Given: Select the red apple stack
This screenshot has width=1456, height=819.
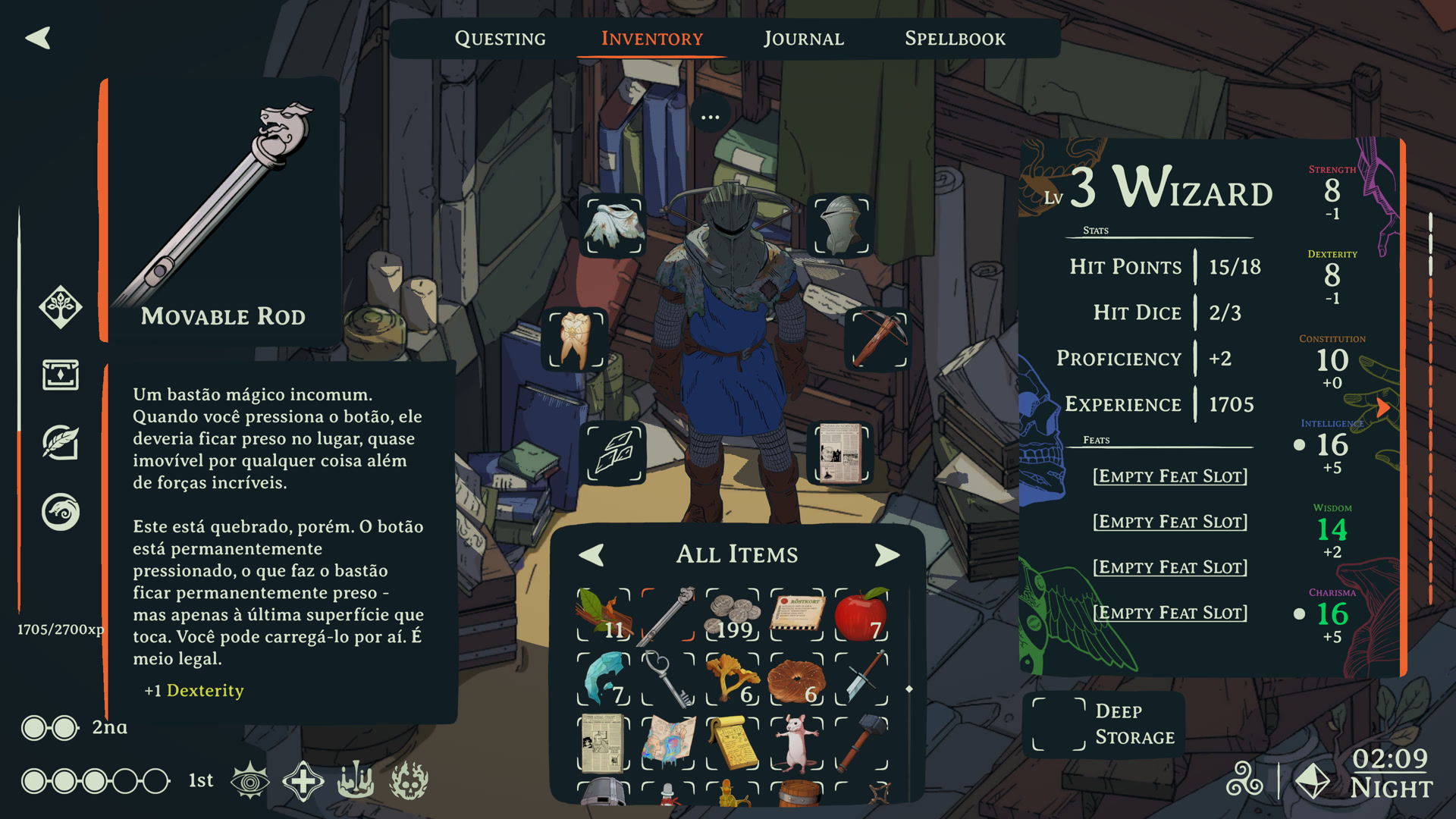Looking at the screenshot, I should (x=861, y=614).
